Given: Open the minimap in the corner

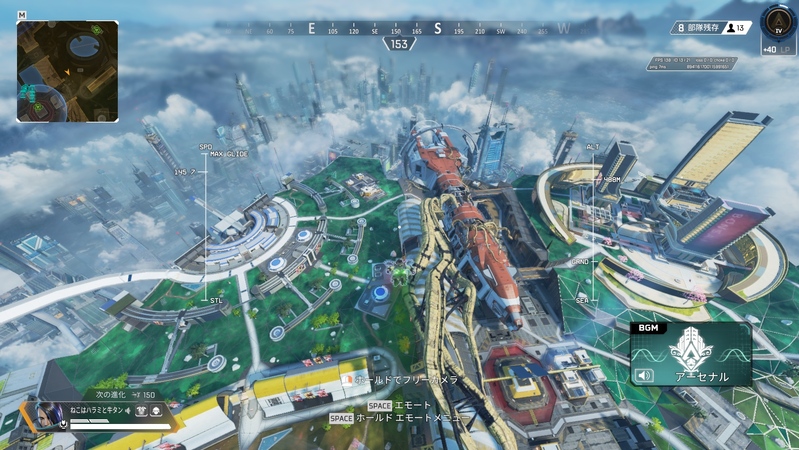Looking at the screenshot, I should point(67,71).
